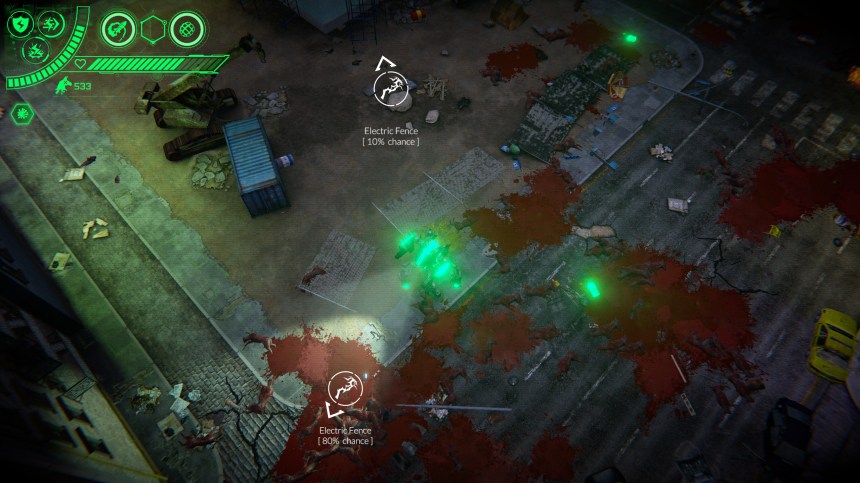Choose the grid sphere grenade icon
The image size is (860, 483).
click(x=186, y=29)
